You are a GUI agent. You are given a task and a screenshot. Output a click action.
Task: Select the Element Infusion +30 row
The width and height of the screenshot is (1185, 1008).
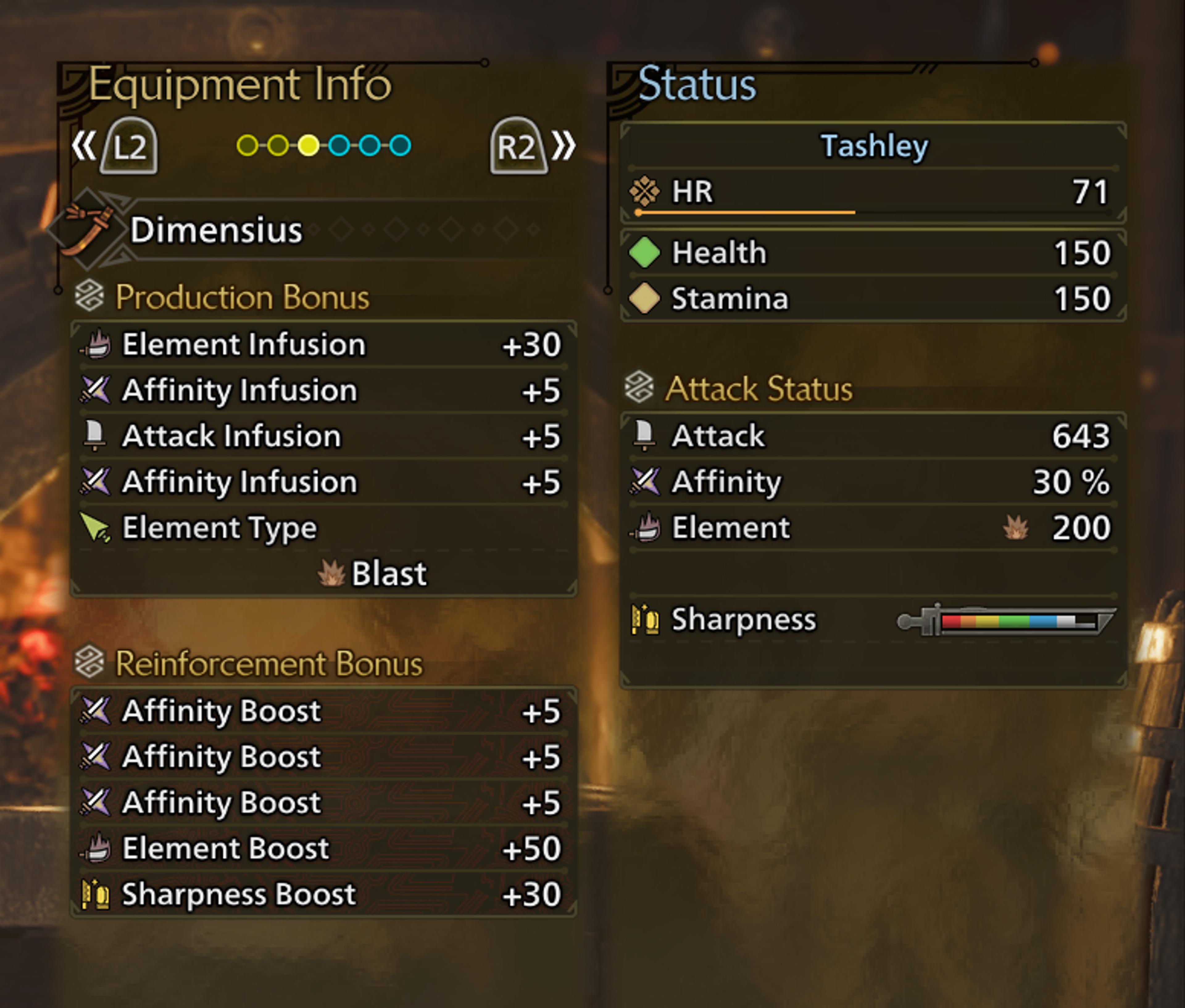click(323, 344)
